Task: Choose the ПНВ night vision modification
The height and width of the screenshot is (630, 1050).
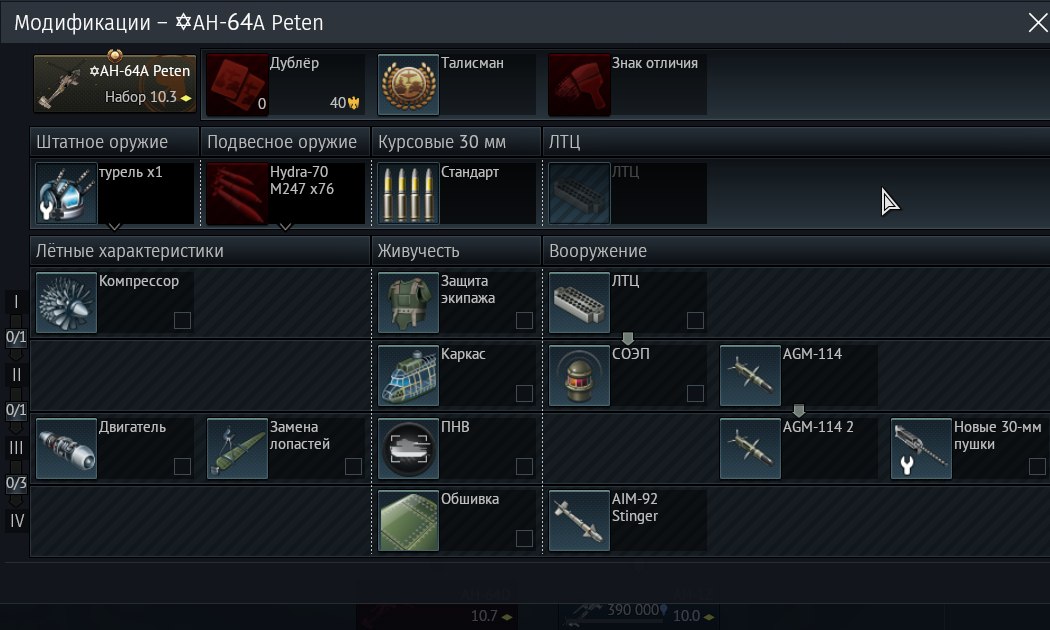Action: [x=457, y=448]
